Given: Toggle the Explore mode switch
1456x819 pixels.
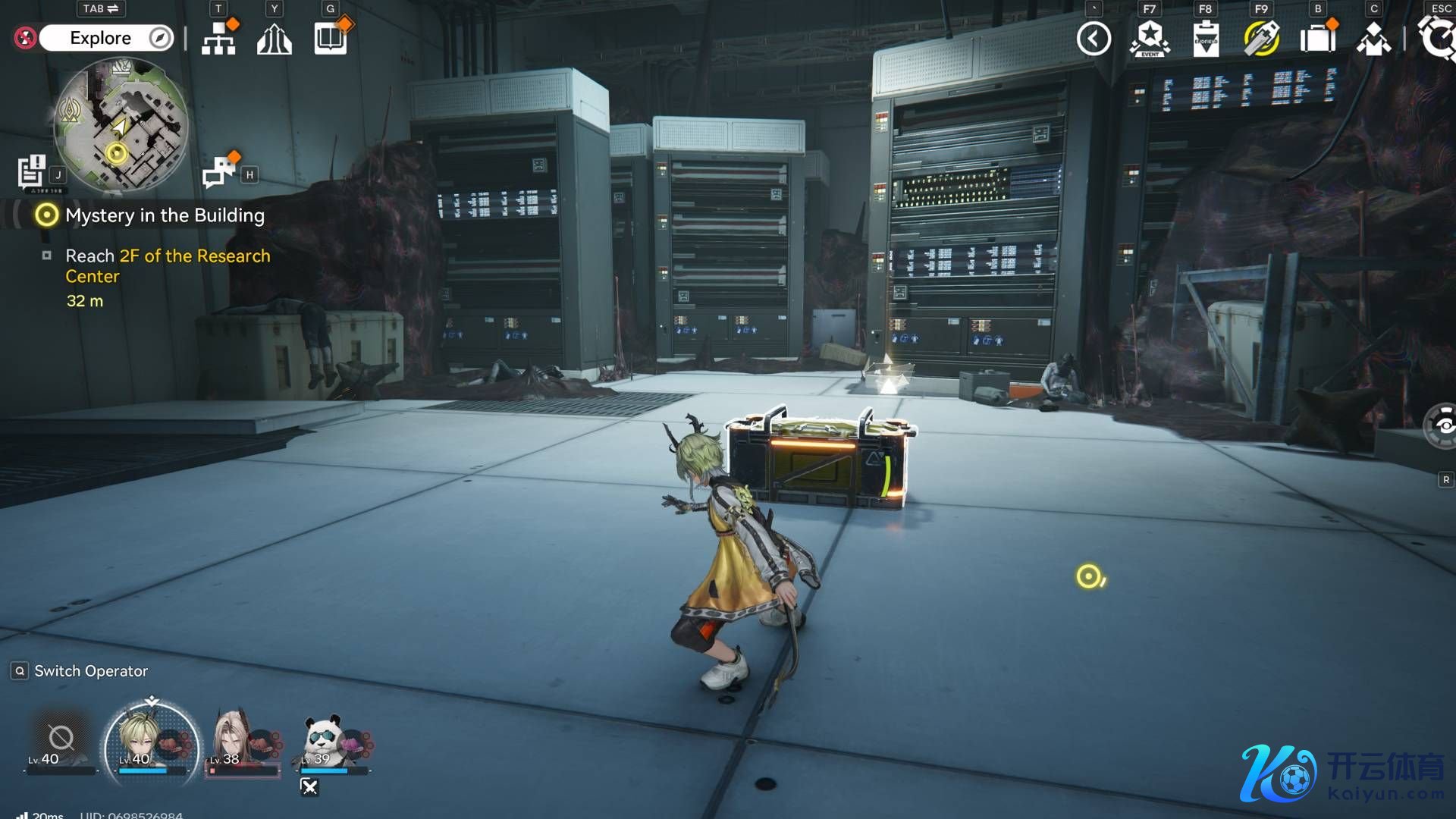Looking at the screenshot, I should coord(106,38).
